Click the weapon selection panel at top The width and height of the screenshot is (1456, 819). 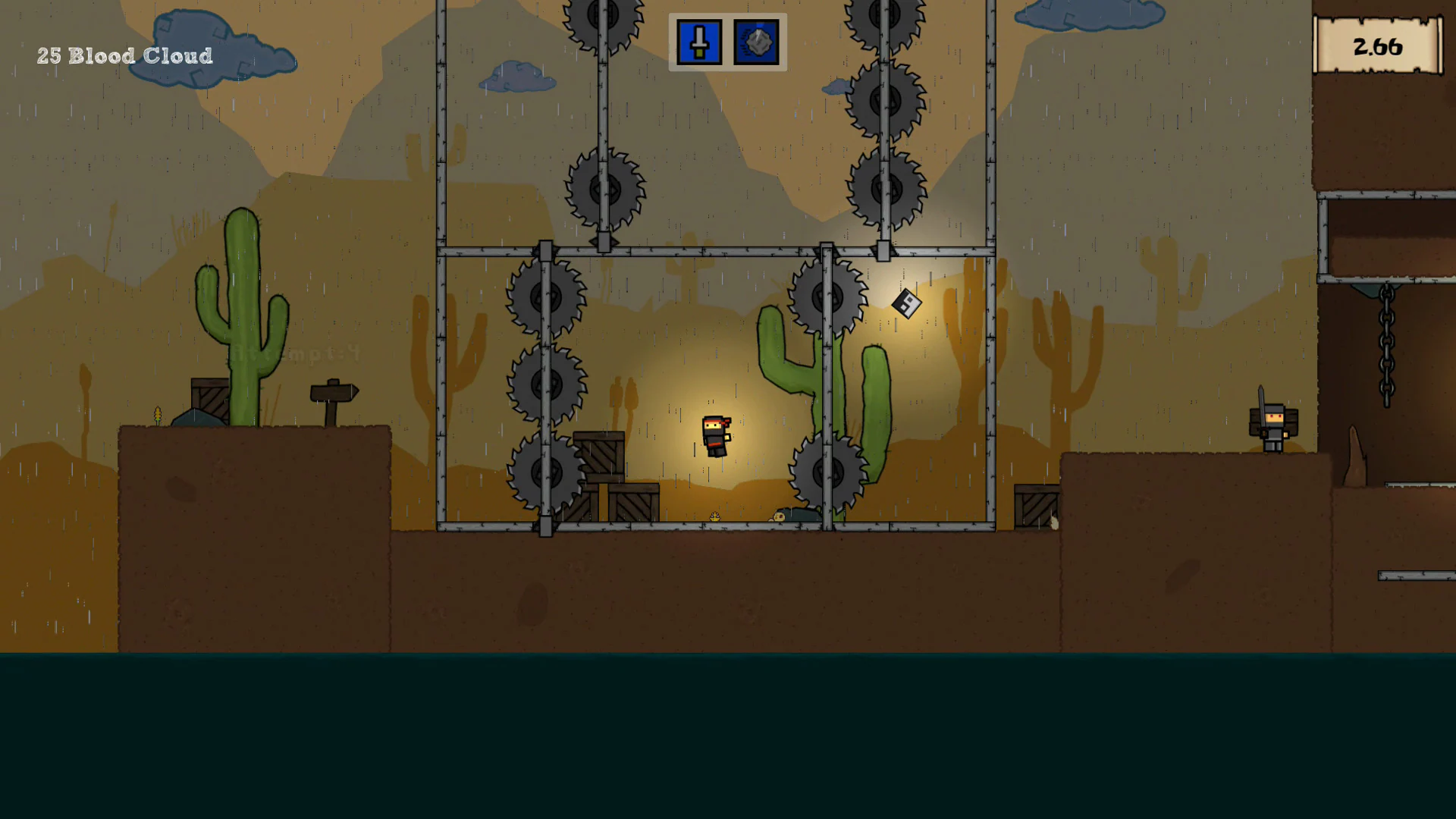(x=726, y=42)
